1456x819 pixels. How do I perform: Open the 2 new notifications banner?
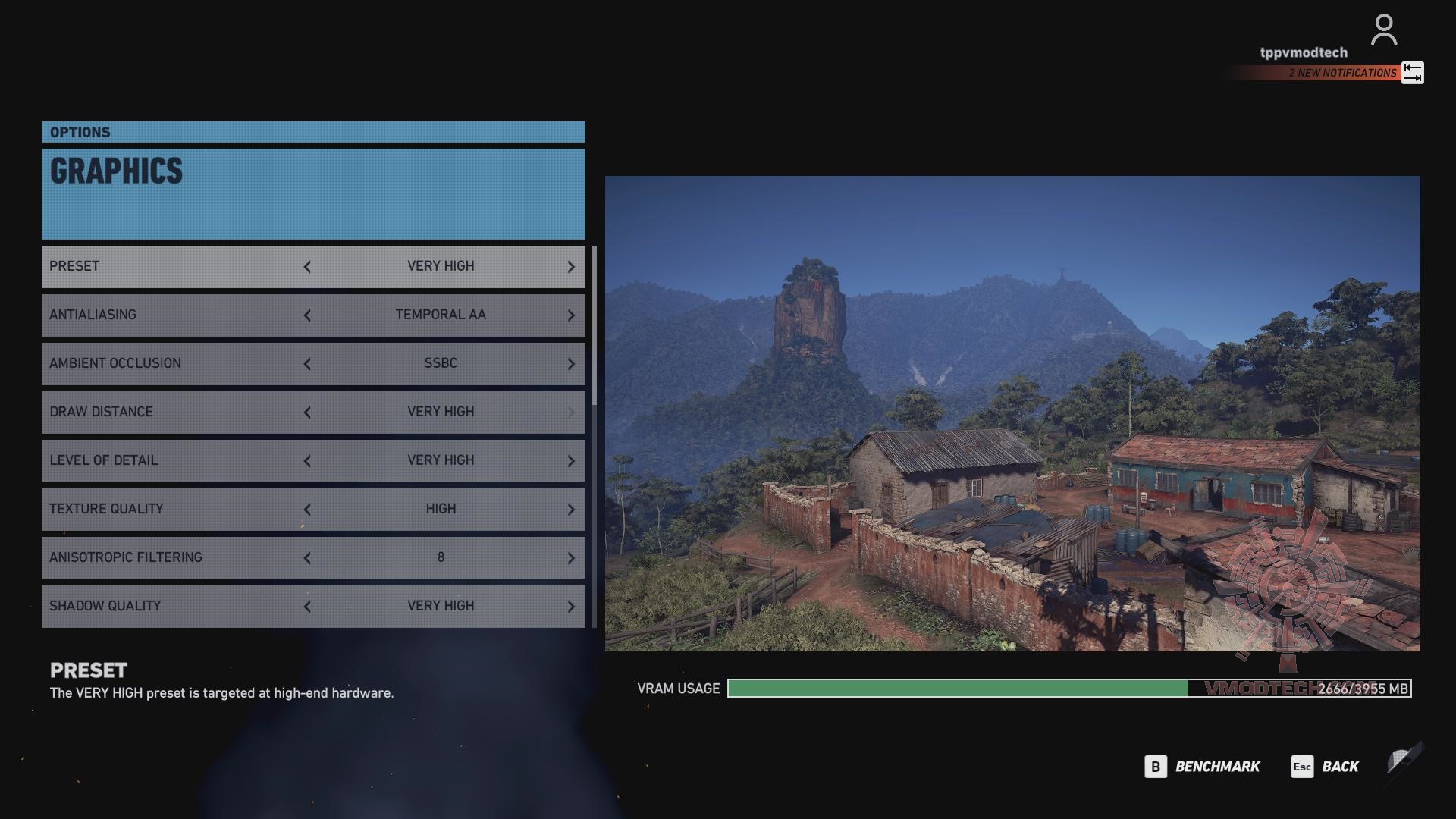click(x=1342, y=73)
